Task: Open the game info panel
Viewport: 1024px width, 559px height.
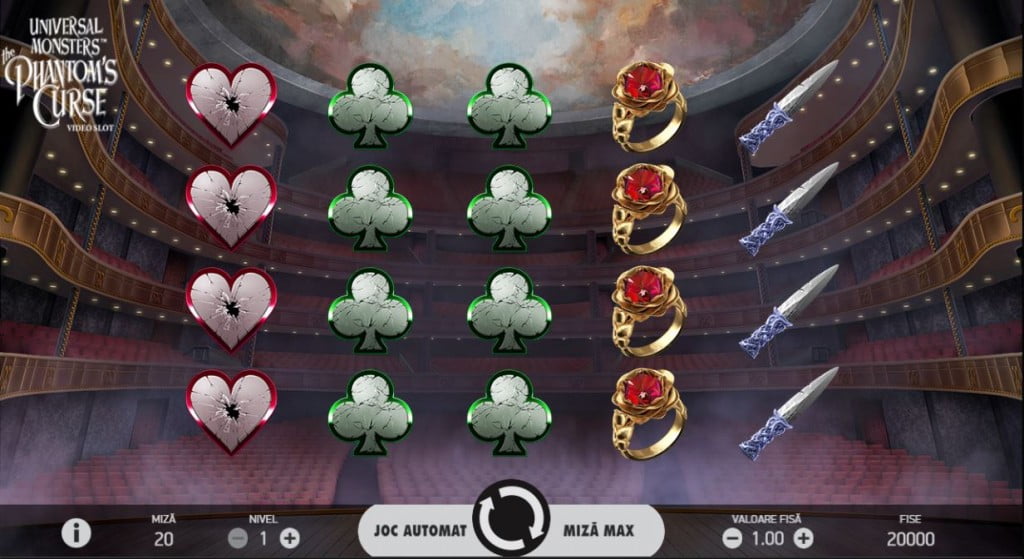Action: (x=76, y=532)
